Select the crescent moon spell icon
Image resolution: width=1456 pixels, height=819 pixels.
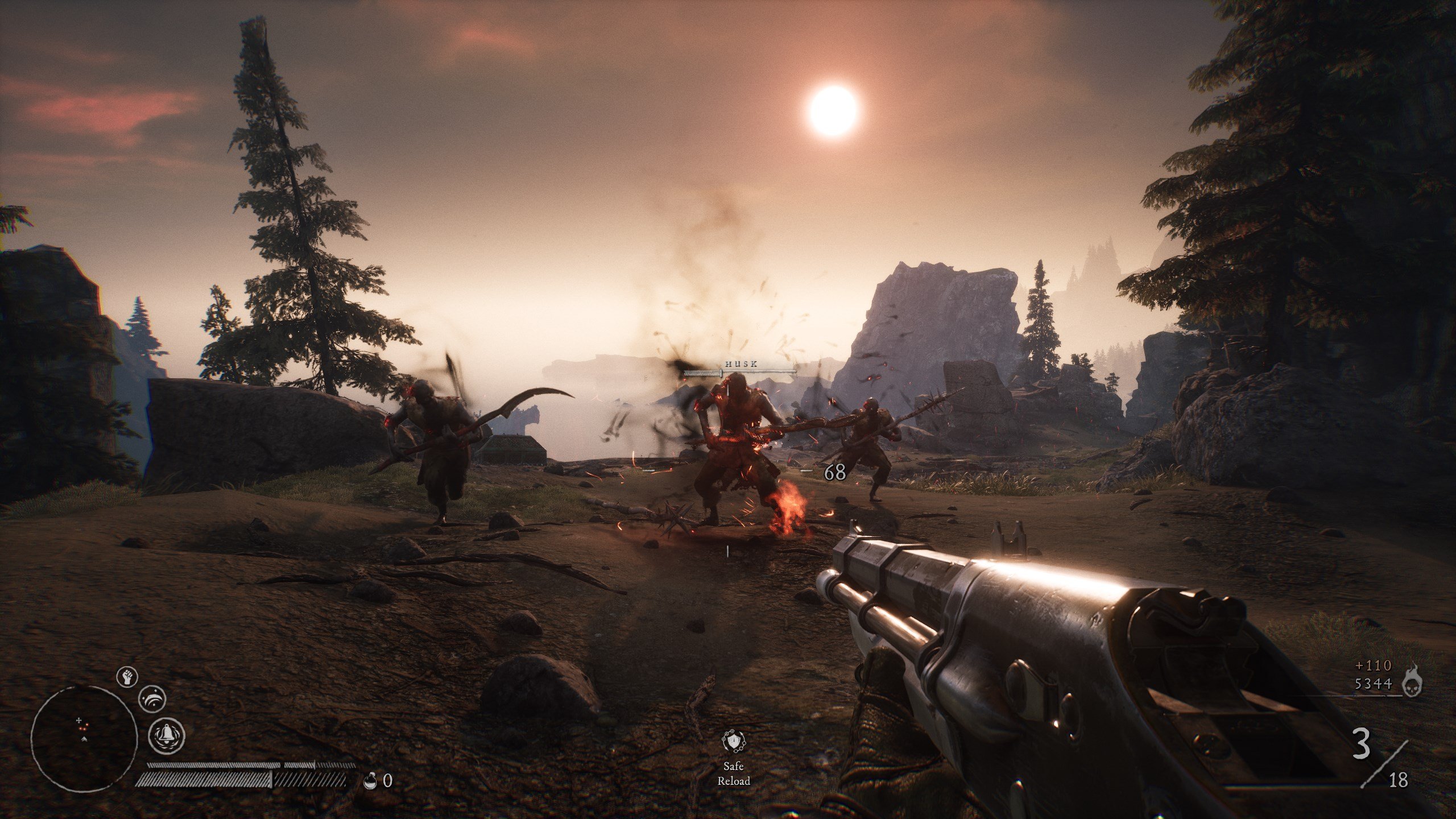point(151,700)
